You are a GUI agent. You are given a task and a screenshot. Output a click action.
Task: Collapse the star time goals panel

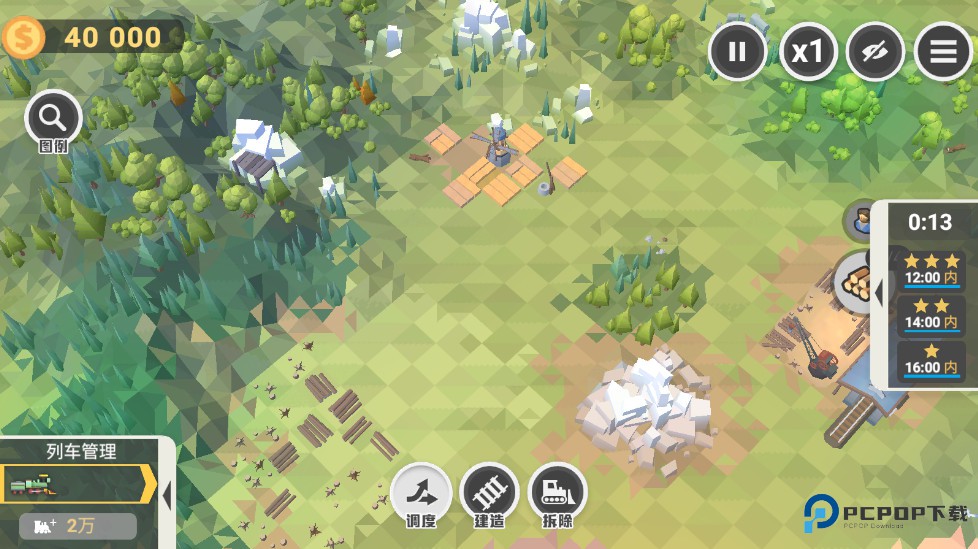point(879,294)
